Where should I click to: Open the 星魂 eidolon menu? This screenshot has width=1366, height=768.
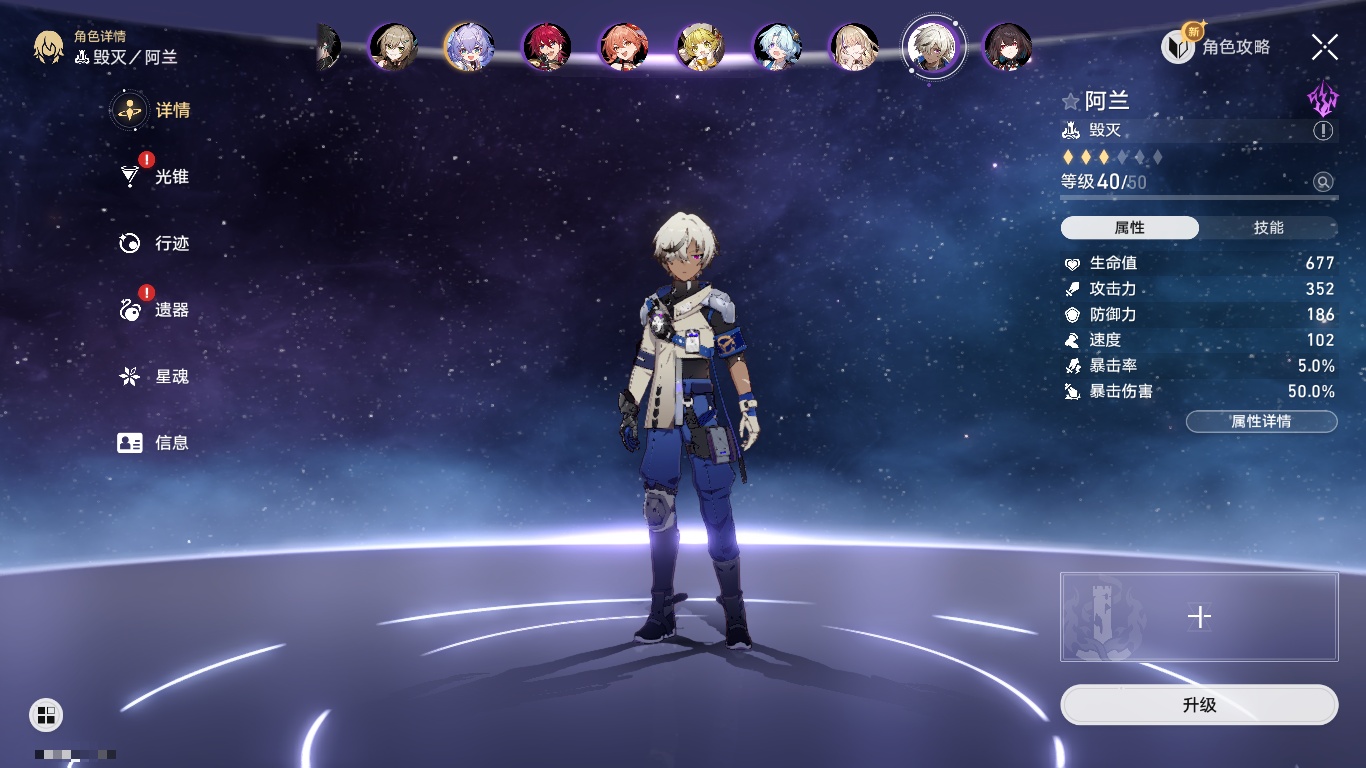pos(154,377)
